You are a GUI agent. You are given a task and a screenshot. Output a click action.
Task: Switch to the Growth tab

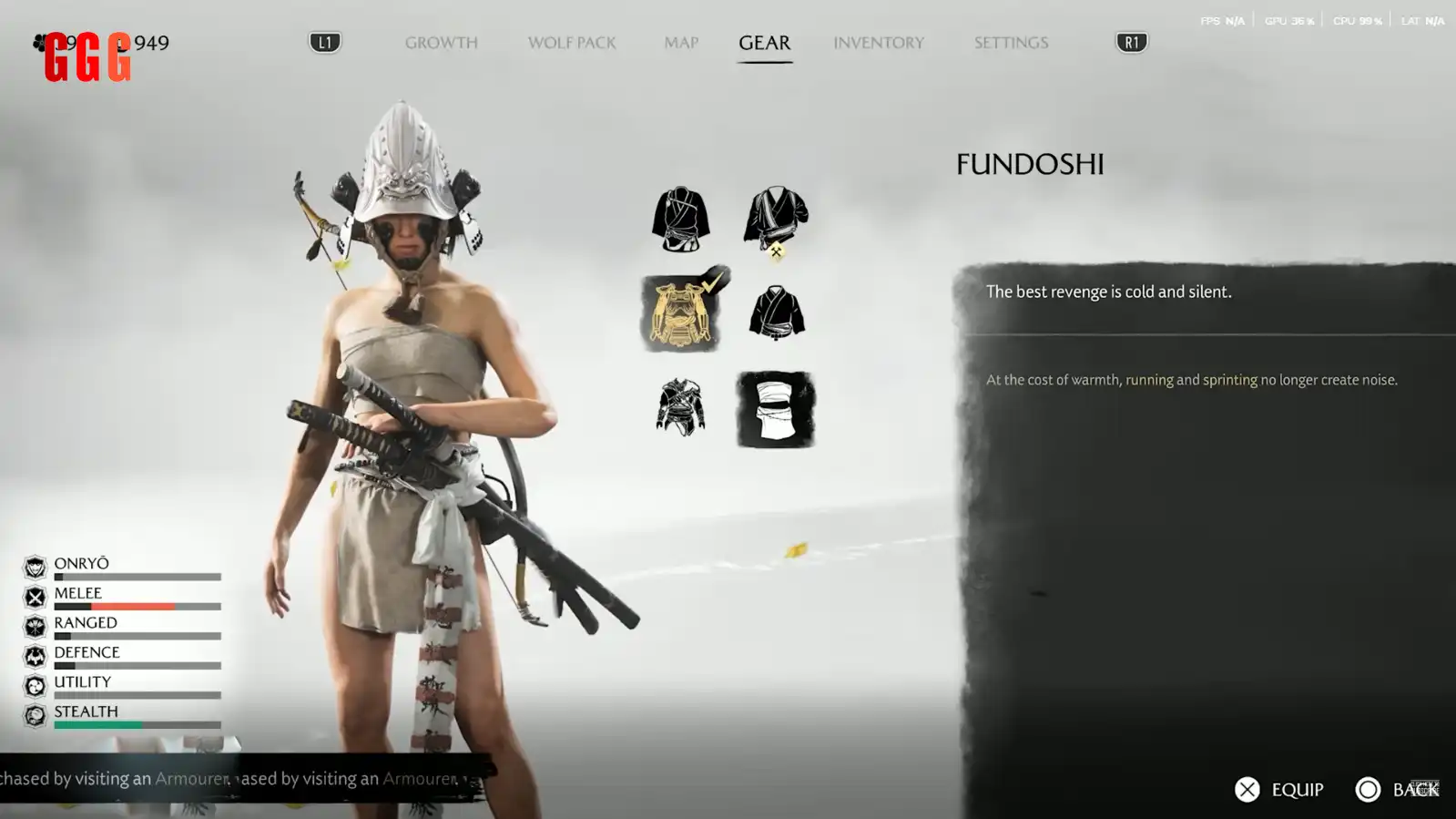click(x=441, y=43)
